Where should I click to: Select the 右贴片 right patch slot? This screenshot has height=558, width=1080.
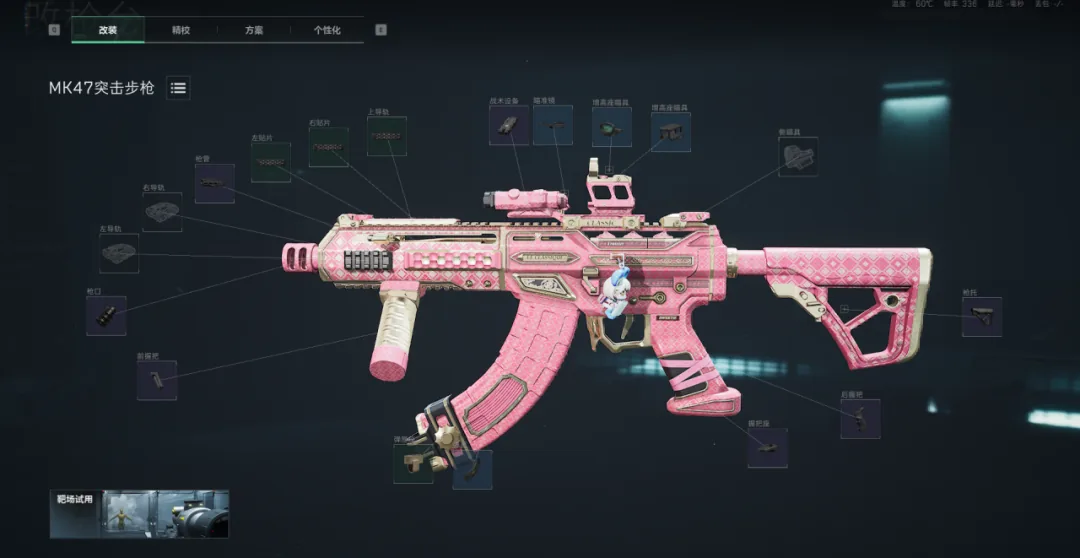pyautogui.click(x=328, y=147)
